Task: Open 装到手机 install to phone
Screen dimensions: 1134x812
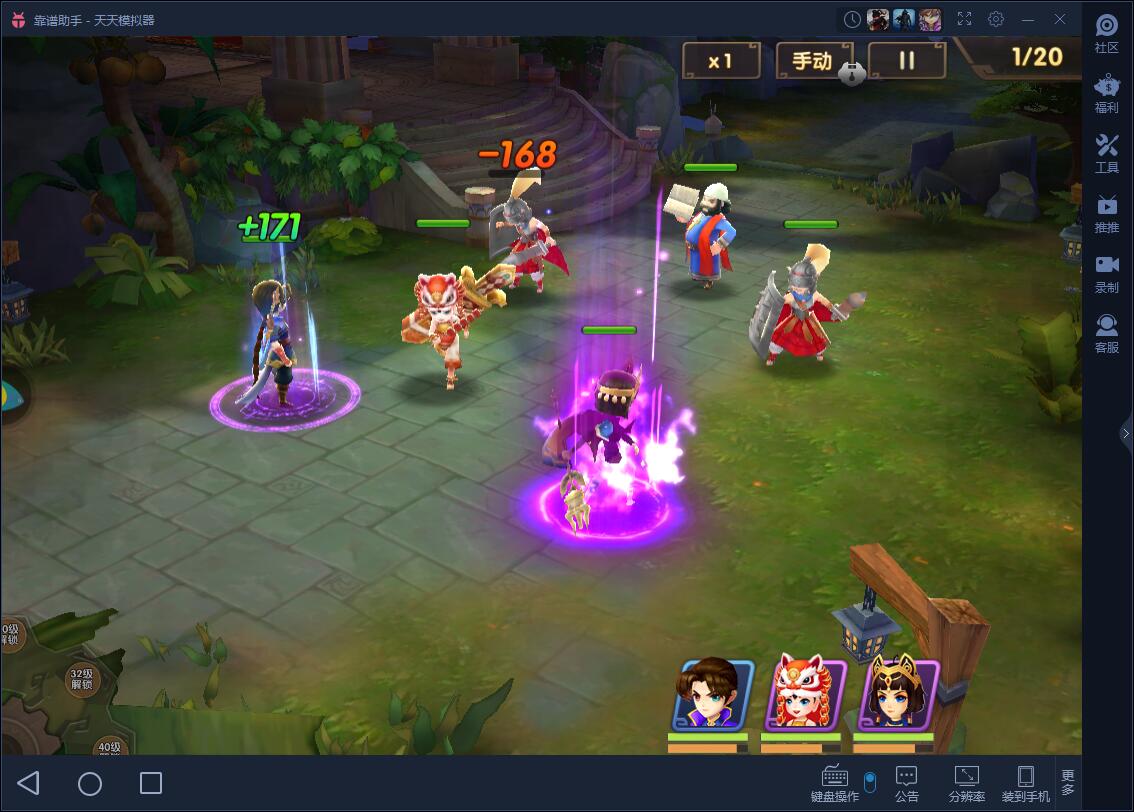Action: pos(1025,783)
